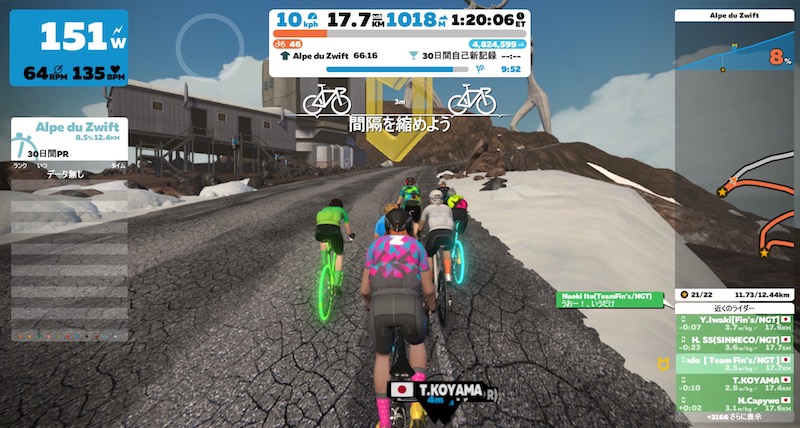Click the Alpe du Zwift segment leaderboard header
Image resolution: width=800 pixels, height=428 pixels.
64,133
